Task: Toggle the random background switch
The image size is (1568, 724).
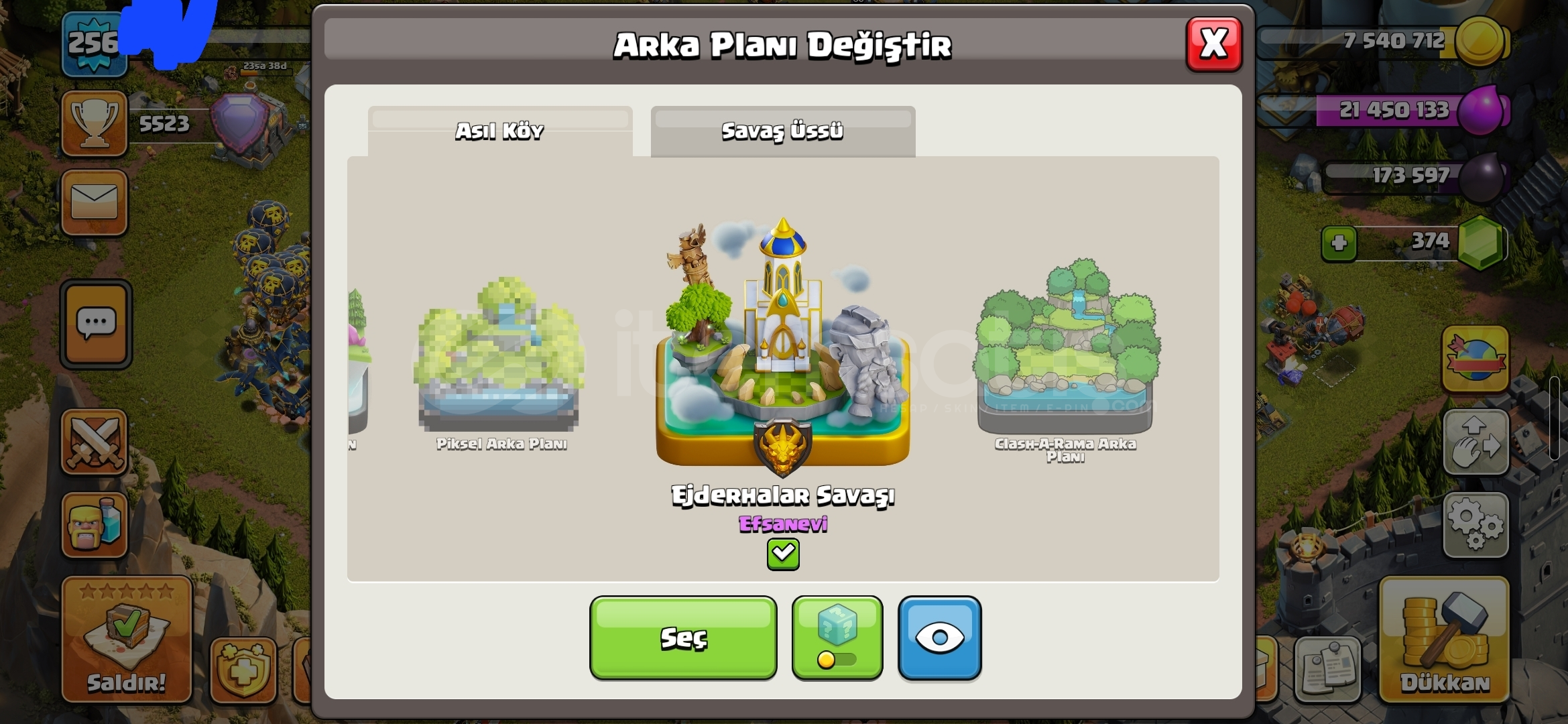Action: tap(837, 660)
